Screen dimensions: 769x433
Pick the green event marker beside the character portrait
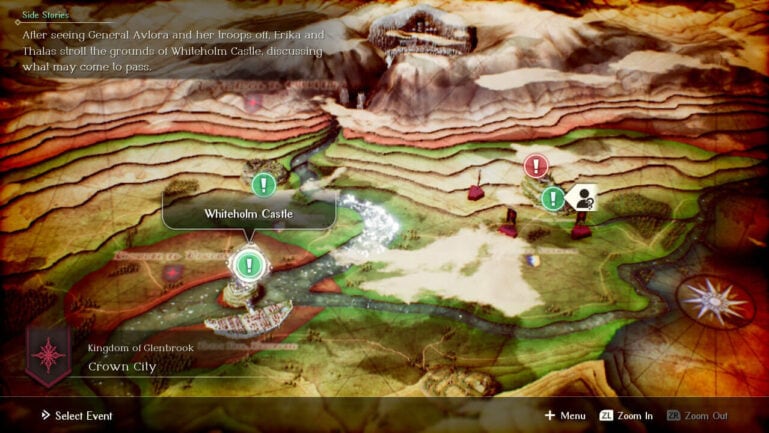coord(552,198)
